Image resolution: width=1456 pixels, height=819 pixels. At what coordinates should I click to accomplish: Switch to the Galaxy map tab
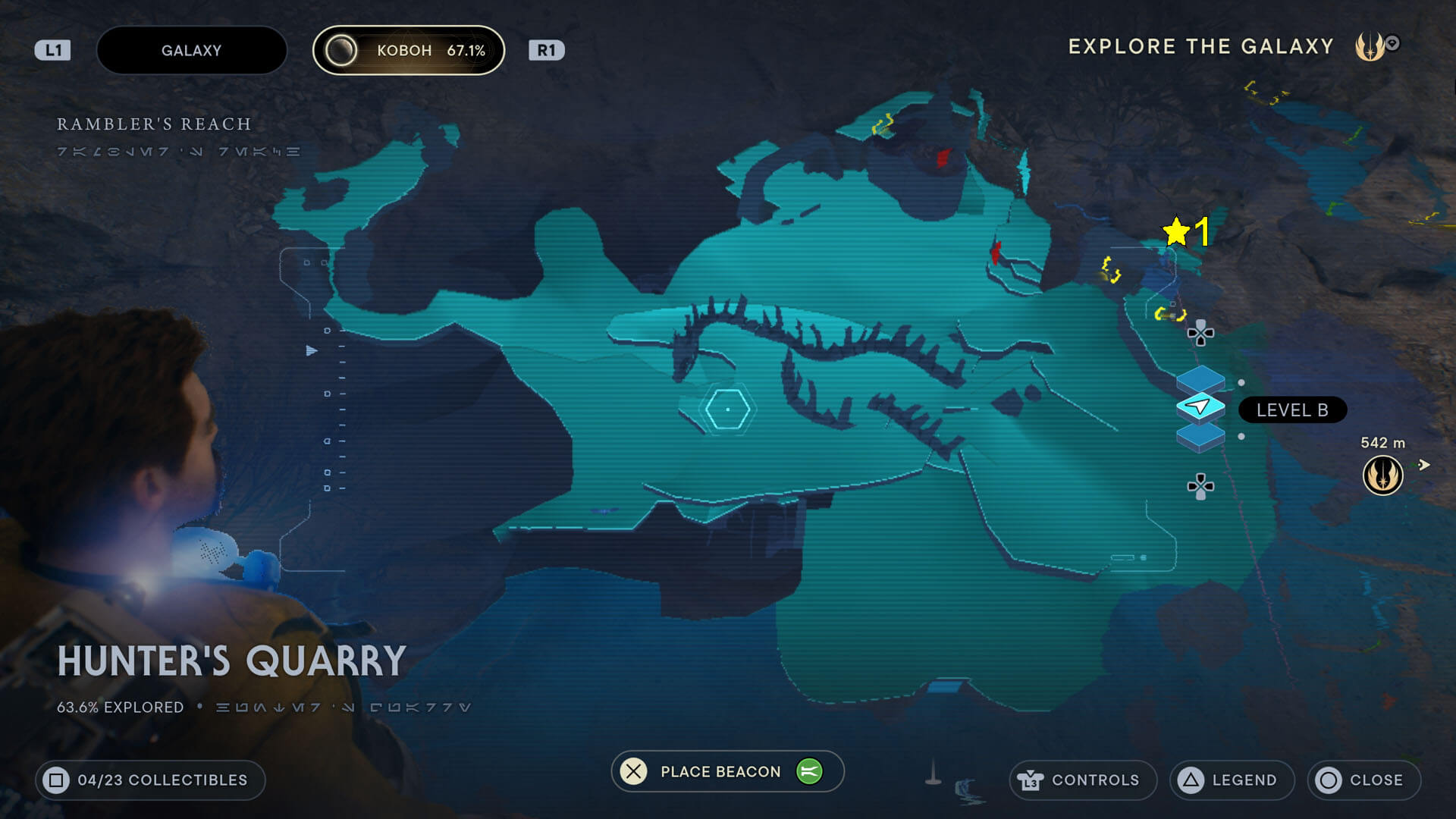click(x=191, y=51)
